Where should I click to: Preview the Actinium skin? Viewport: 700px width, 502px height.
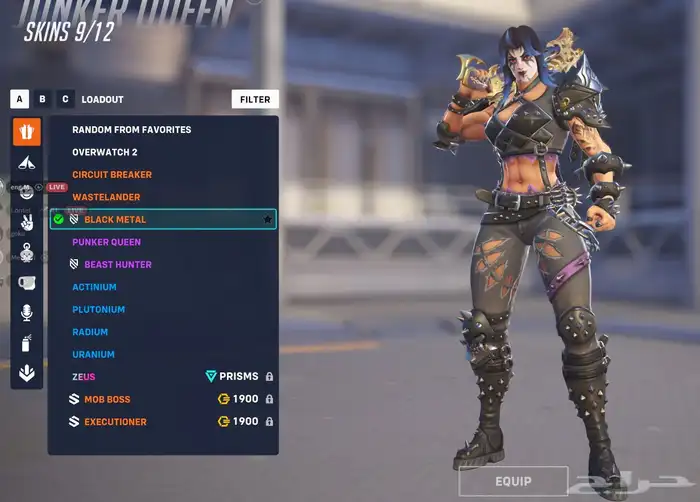pos(94,287)
